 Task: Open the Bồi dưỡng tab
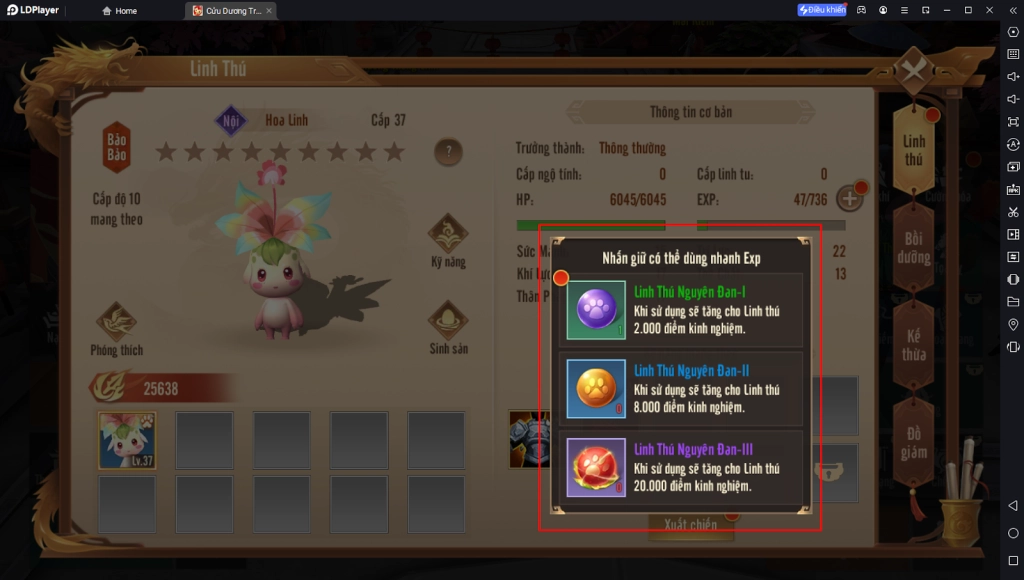[x=913, y=248]
